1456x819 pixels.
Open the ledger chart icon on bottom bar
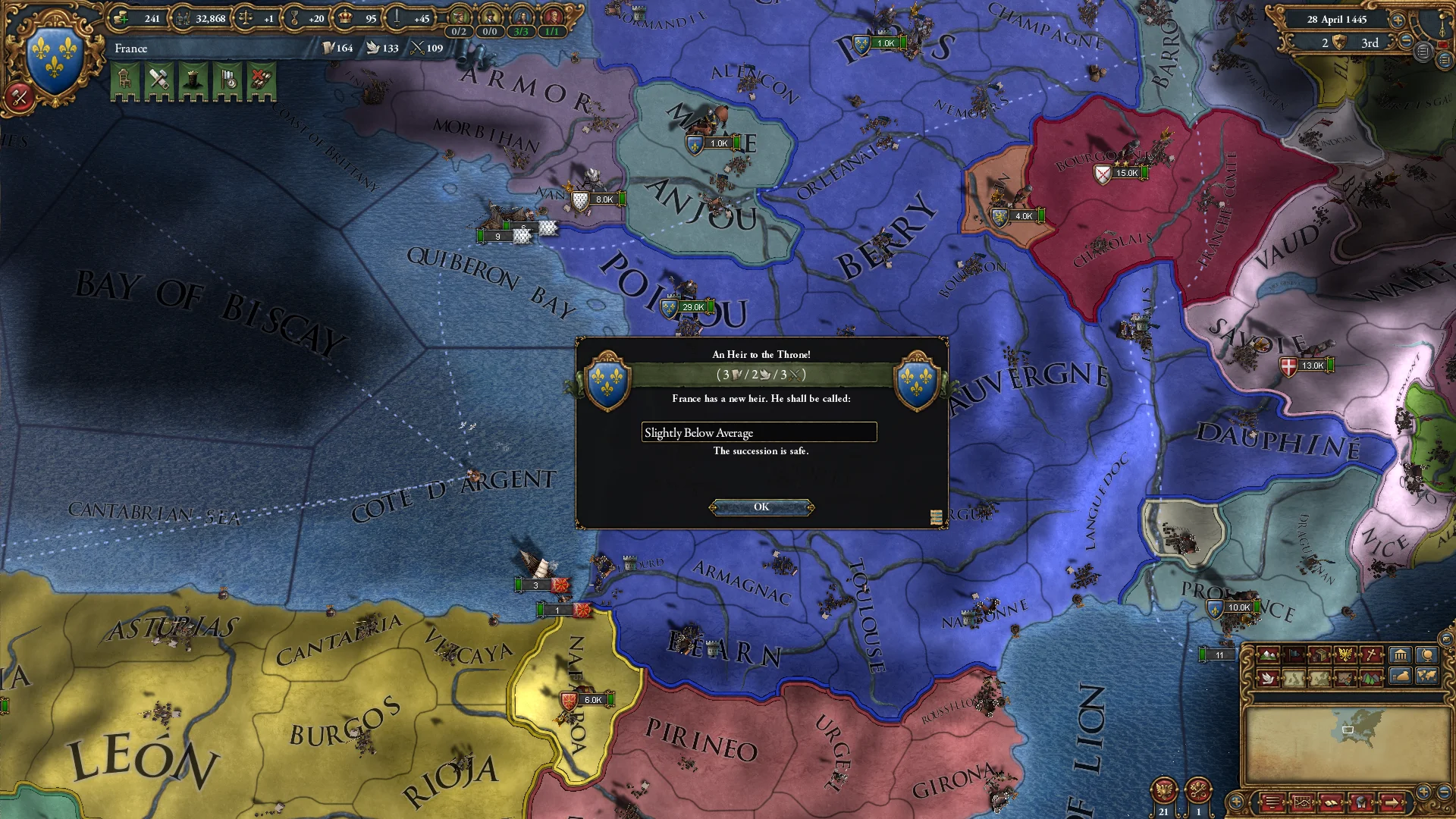(x=1303, y=802)
